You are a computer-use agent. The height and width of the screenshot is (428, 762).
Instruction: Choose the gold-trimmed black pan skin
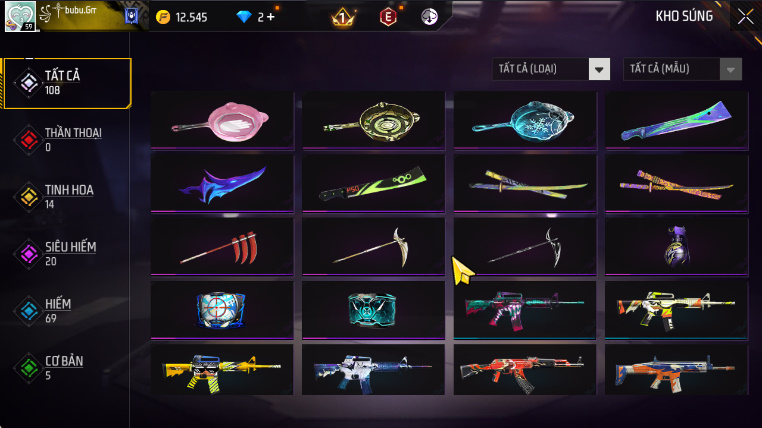pos(374,120)
